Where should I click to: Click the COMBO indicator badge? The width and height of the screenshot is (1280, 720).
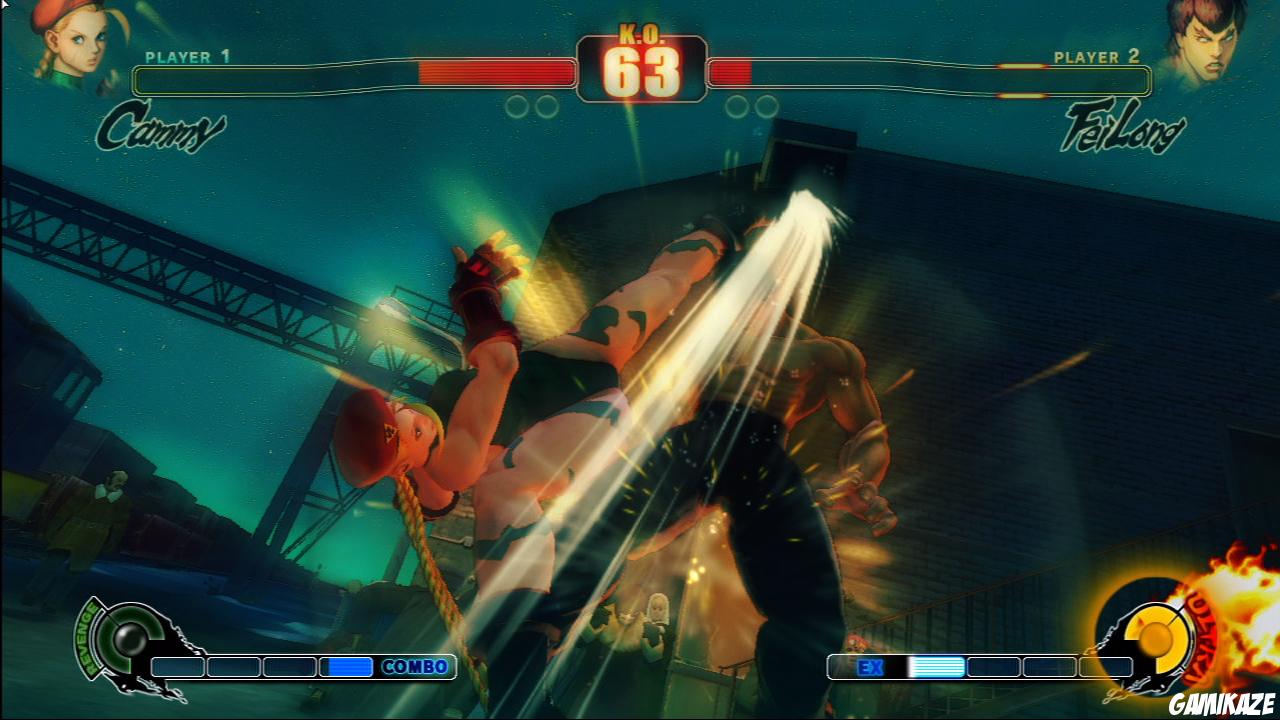(415, 665)
